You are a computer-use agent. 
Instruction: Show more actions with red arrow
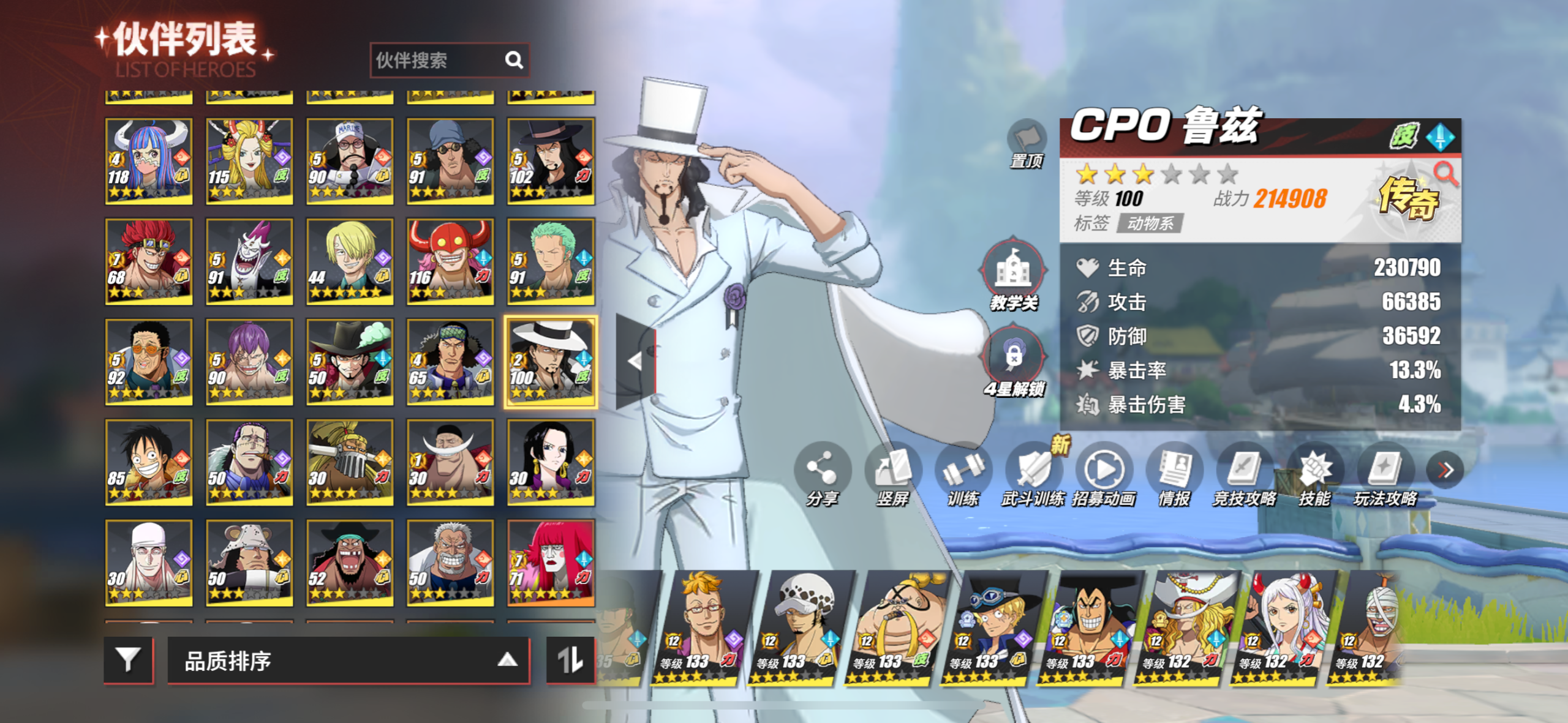(x=1445, y=470)
